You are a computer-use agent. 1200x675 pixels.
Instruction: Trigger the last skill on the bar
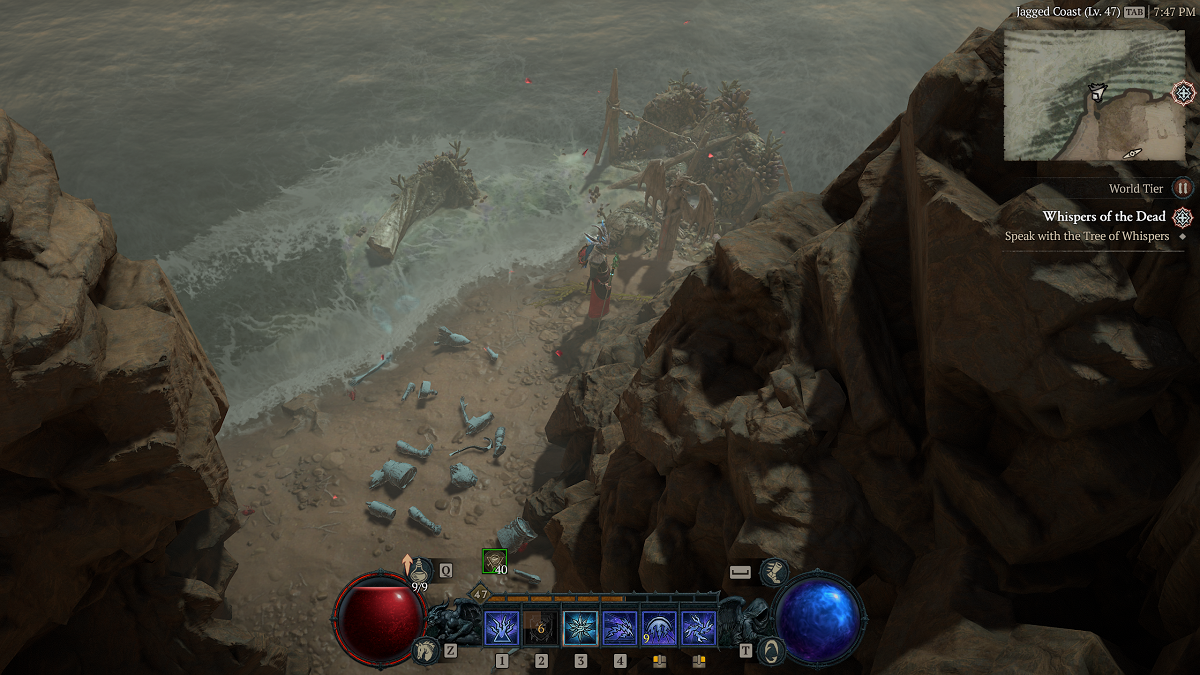click(699, 628)
